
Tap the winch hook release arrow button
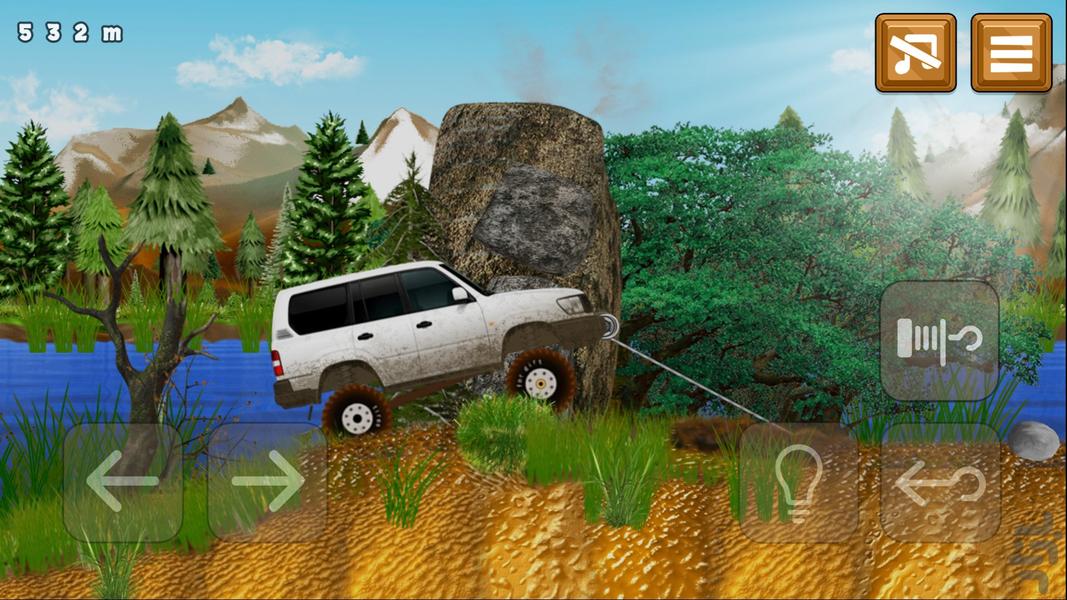point(940,482)
